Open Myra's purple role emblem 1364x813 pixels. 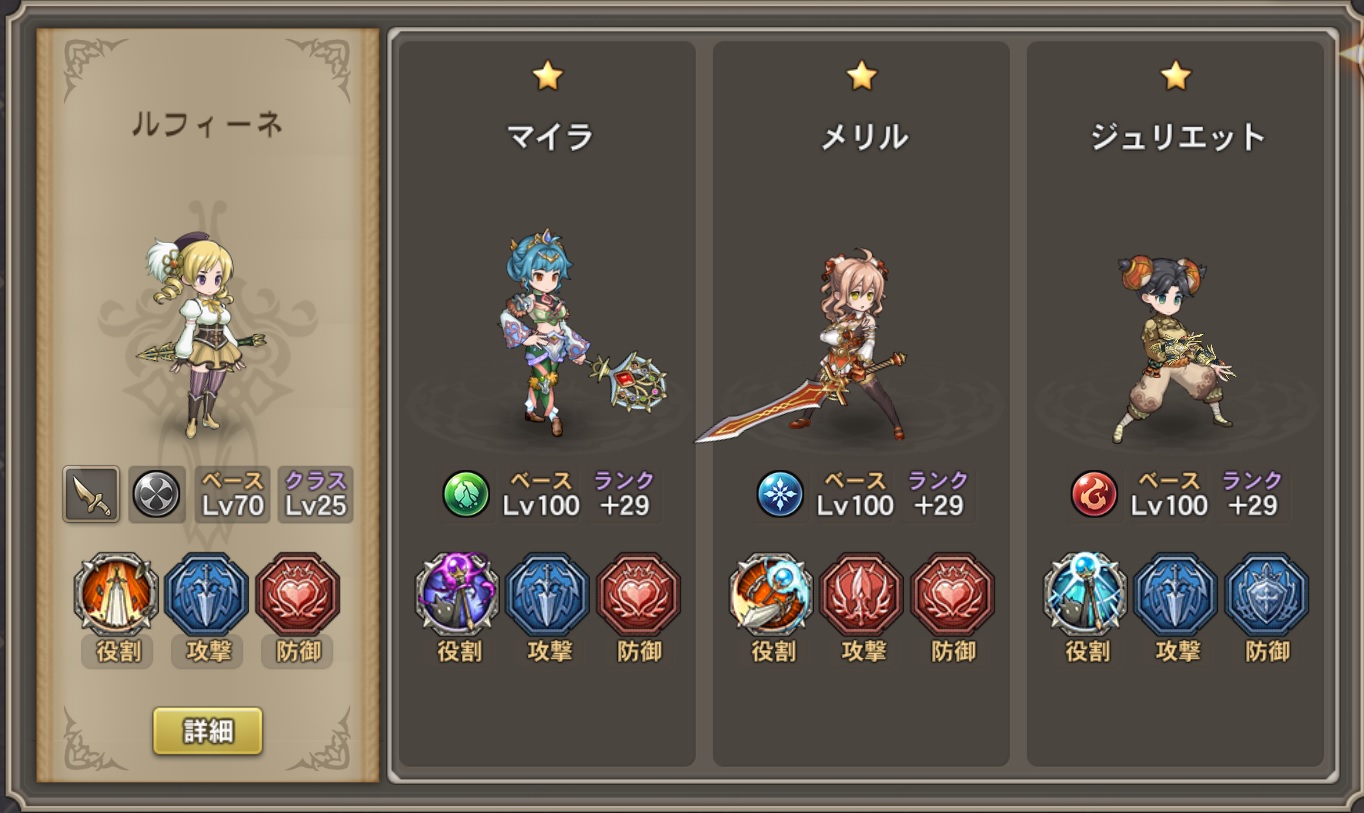coord(458,594)
